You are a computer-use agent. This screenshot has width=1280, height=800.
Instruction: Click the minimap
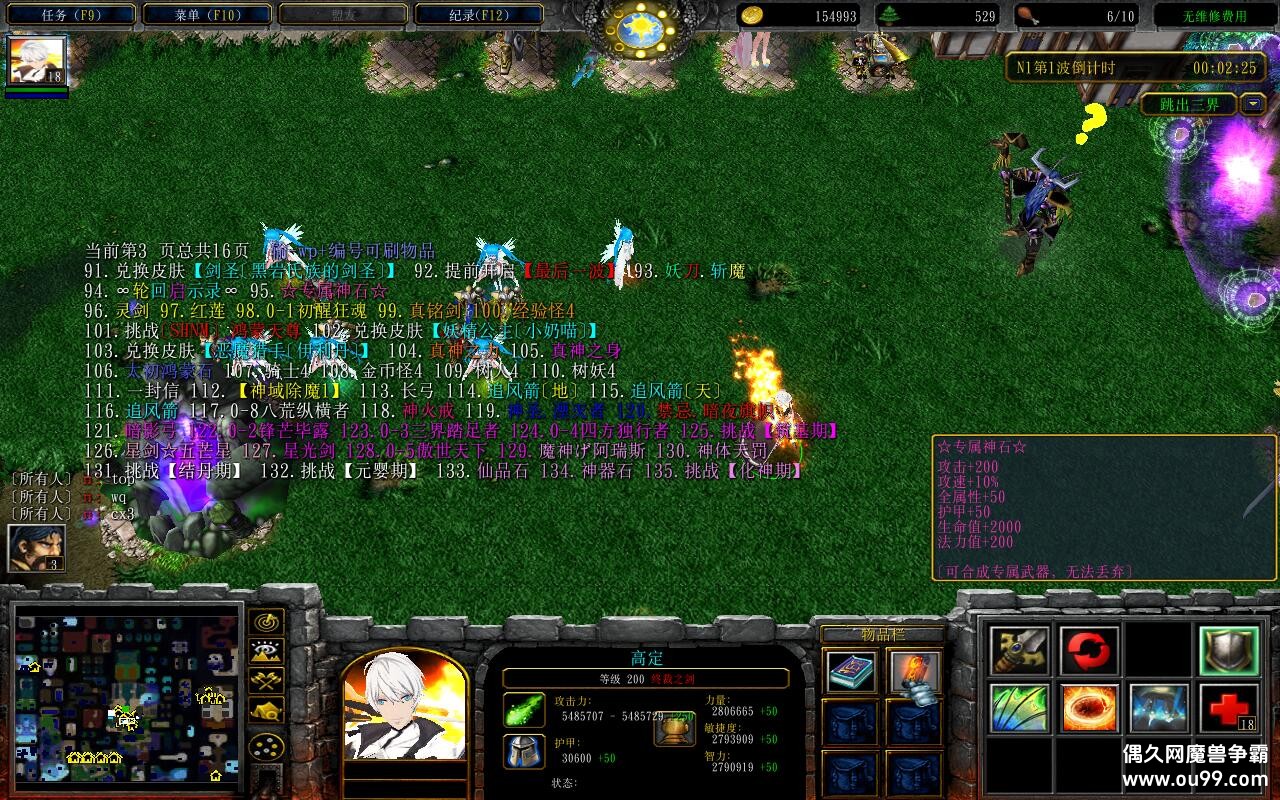[x=127, y=693]
